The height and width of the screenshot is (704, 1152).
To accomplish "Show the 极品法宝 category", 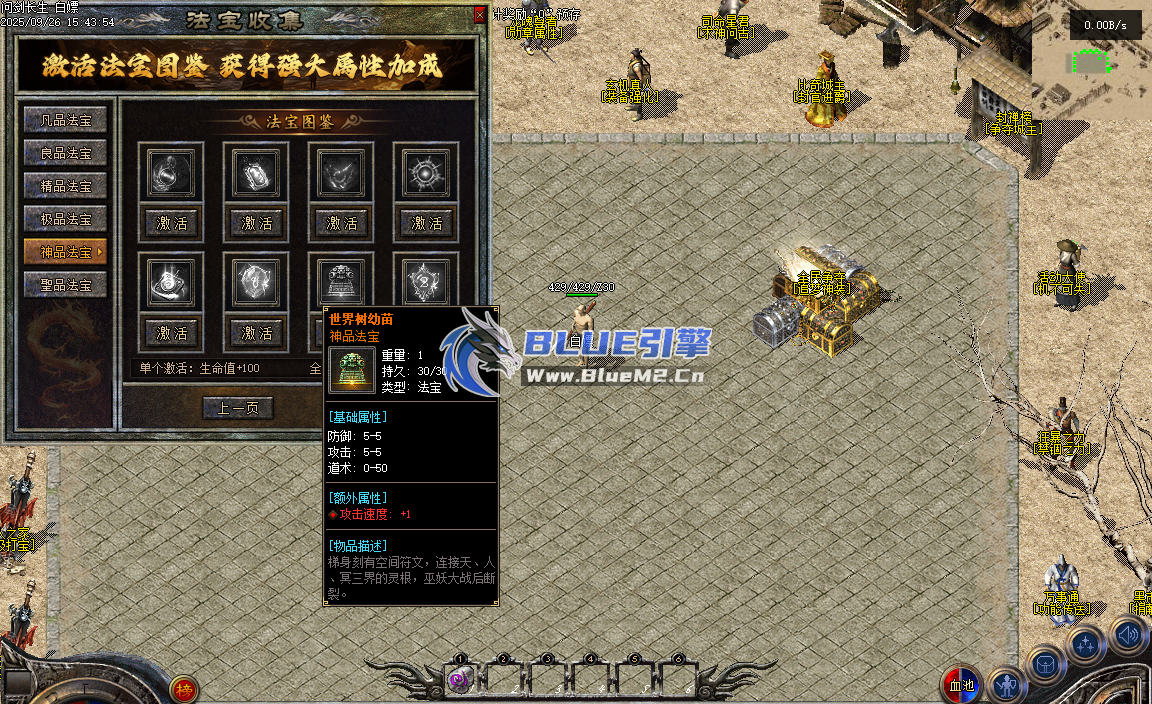I will [x=66, y=219].
